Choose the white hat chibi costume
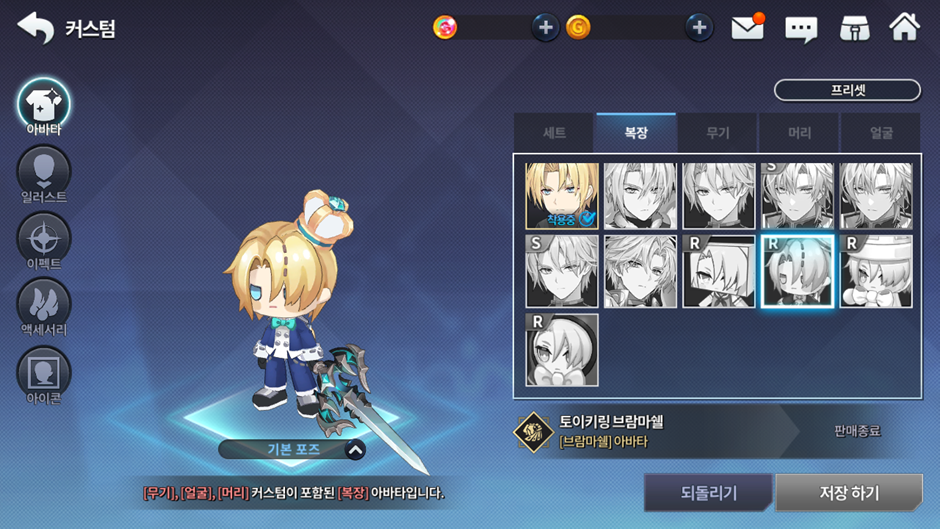Viewport: 940px width, 529px height. pyautogui.click(x=876, y=271)
